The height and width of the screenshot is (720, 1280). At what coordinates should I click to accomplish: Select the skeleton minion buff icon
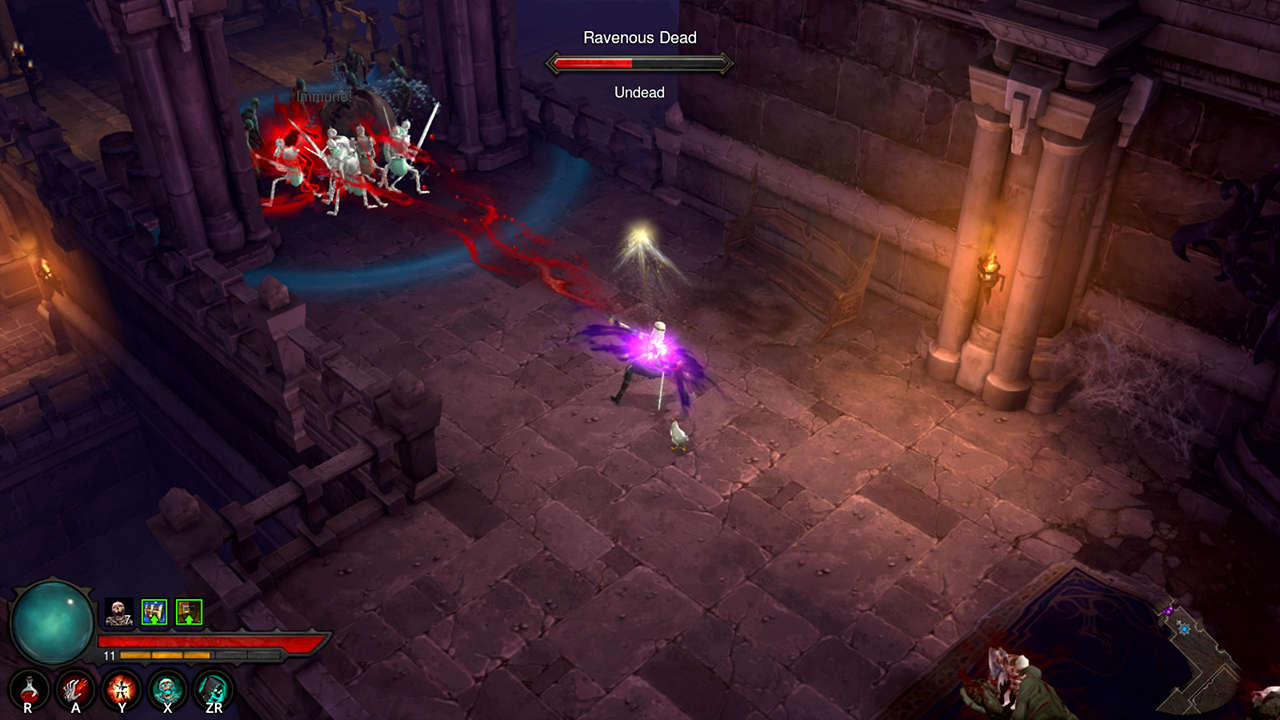pyautogui.click(x=119, y=612)
